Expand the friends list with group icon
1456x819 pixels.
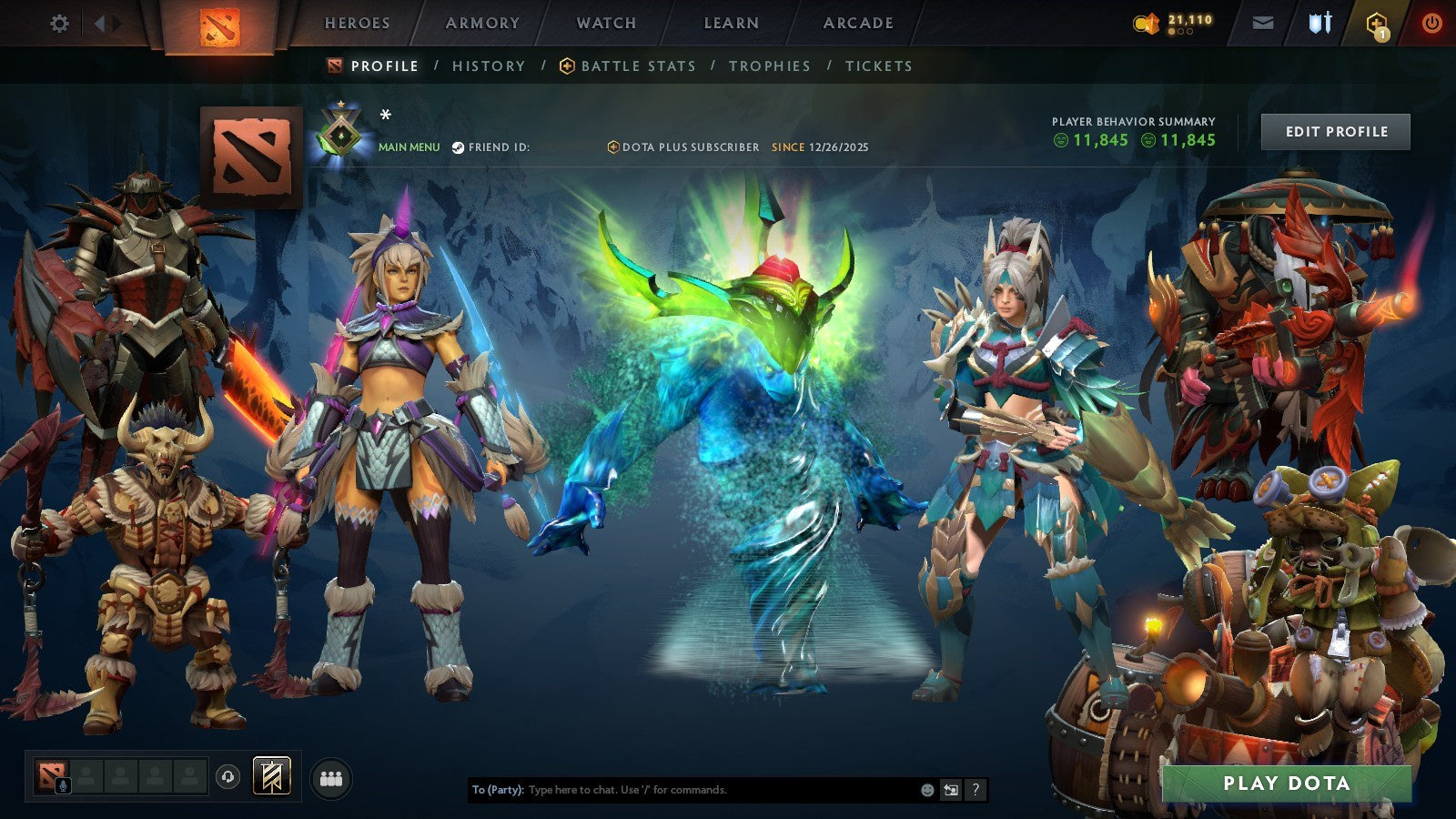pos(331,780)
